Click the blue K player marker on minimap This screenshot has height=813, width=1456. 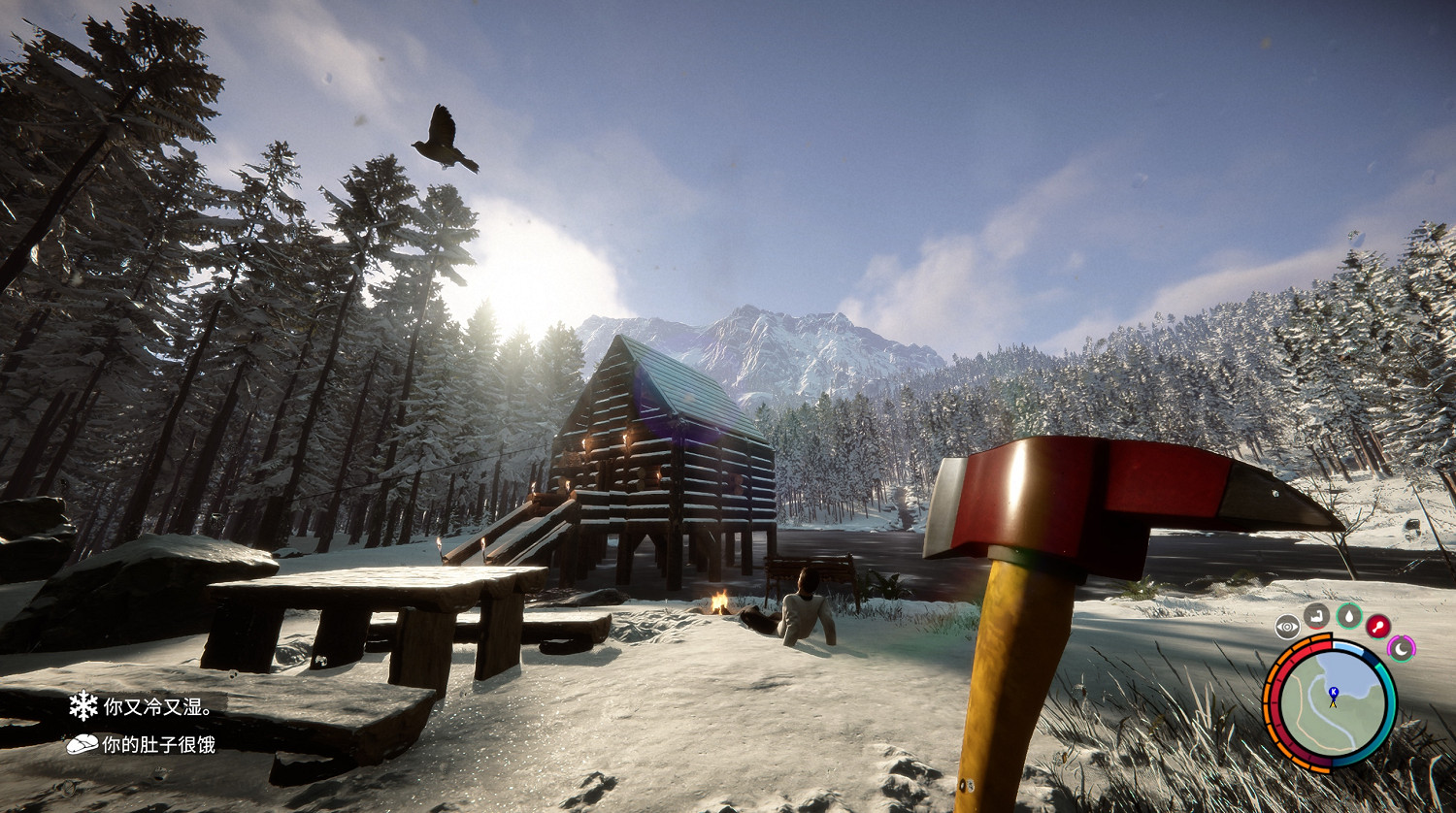1334,691
